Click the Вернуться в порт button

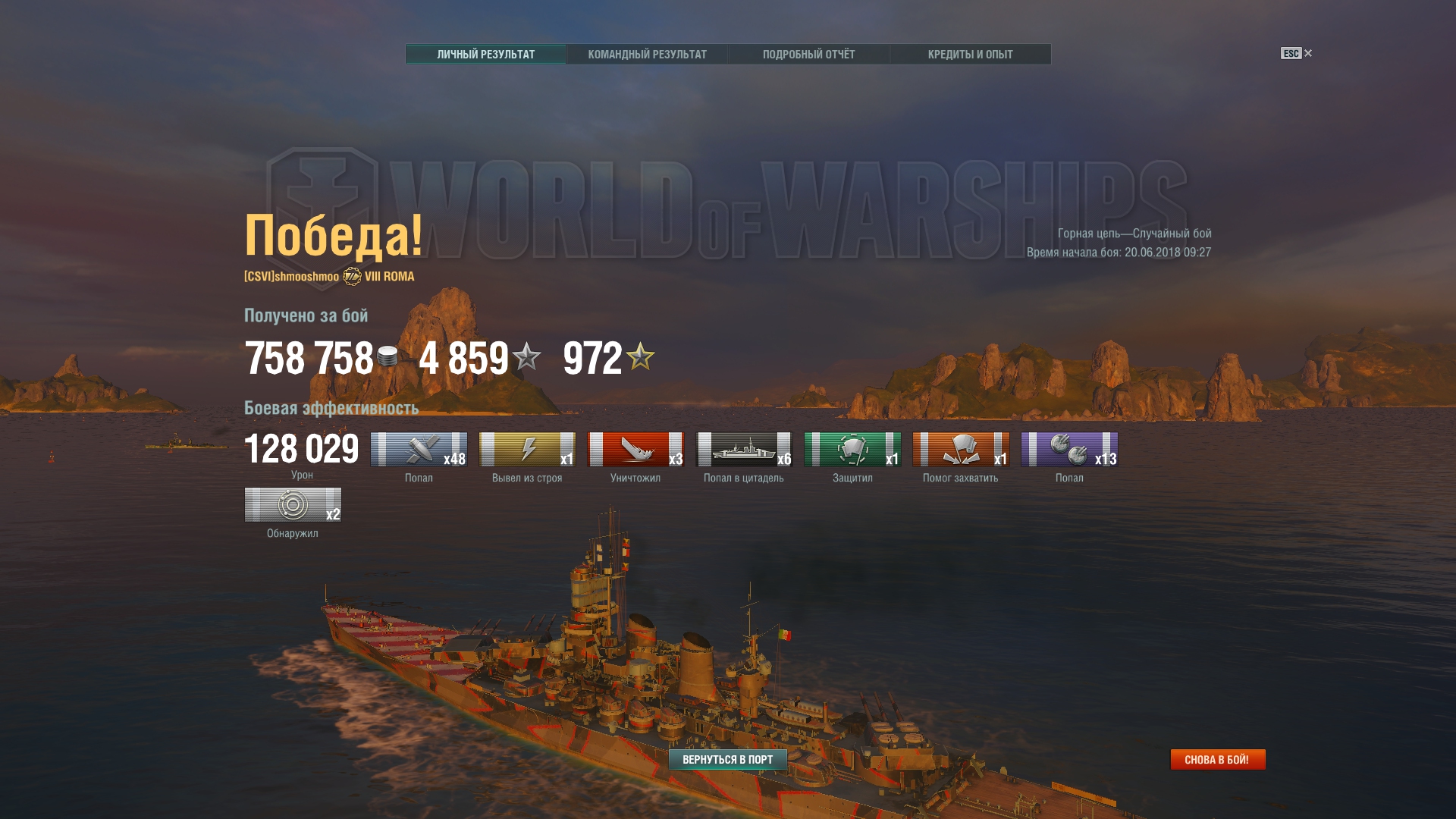pos(727,759)
